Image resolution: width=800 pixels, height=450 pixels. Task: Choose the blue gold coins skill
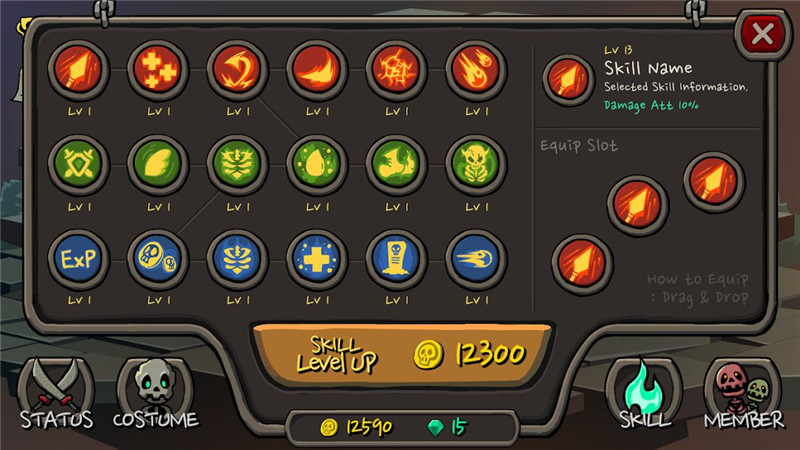pos(156,258)
